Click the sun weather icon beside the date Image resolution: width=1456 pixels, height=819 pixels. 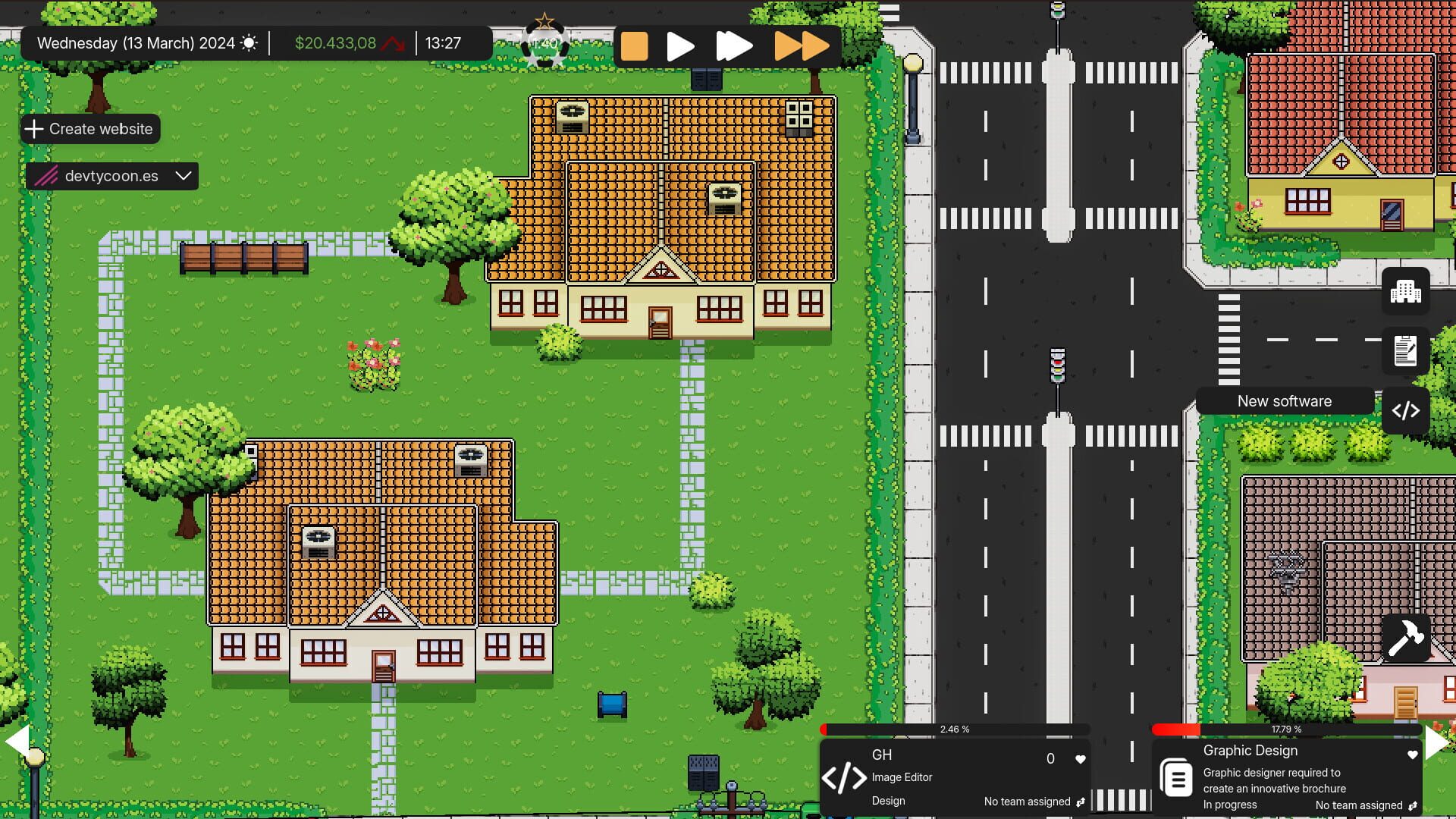pyautogui.click(x=250, y=42)
